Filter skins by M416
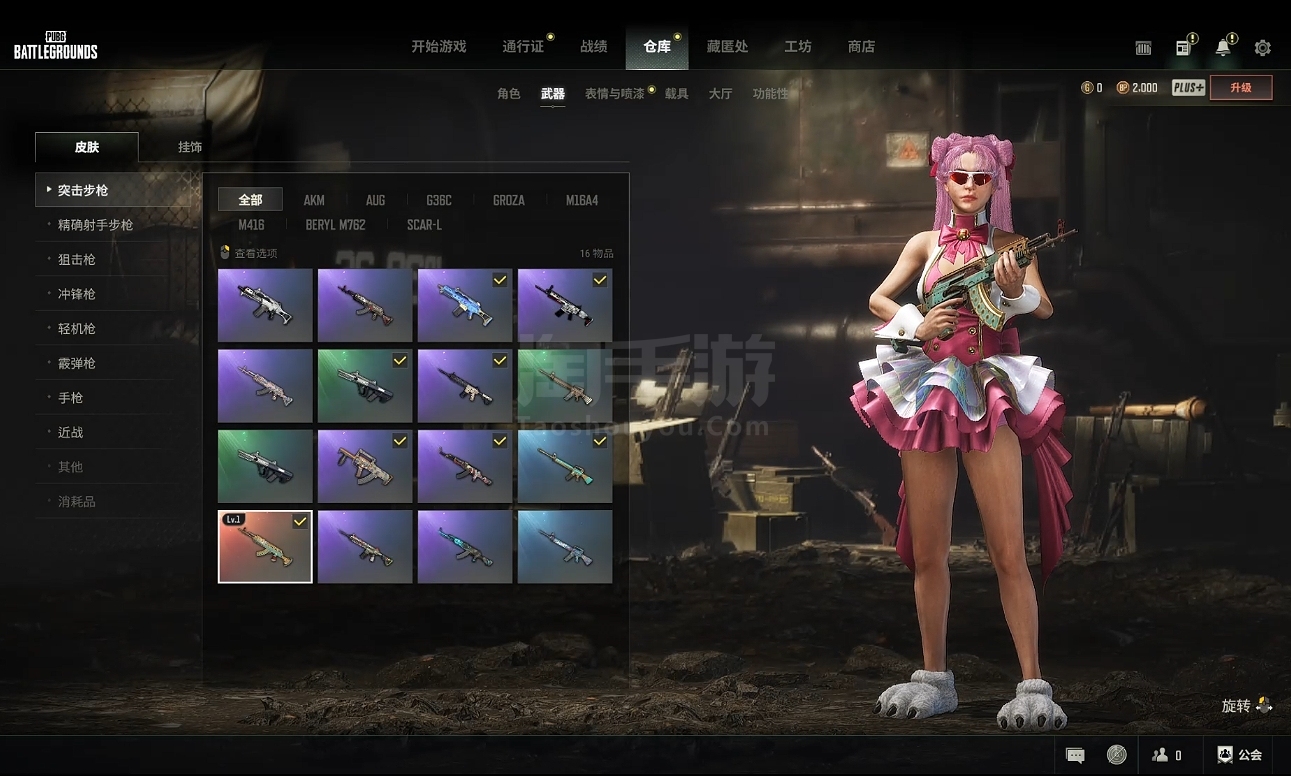The image size is (1291, 776). tap(251, 225)
